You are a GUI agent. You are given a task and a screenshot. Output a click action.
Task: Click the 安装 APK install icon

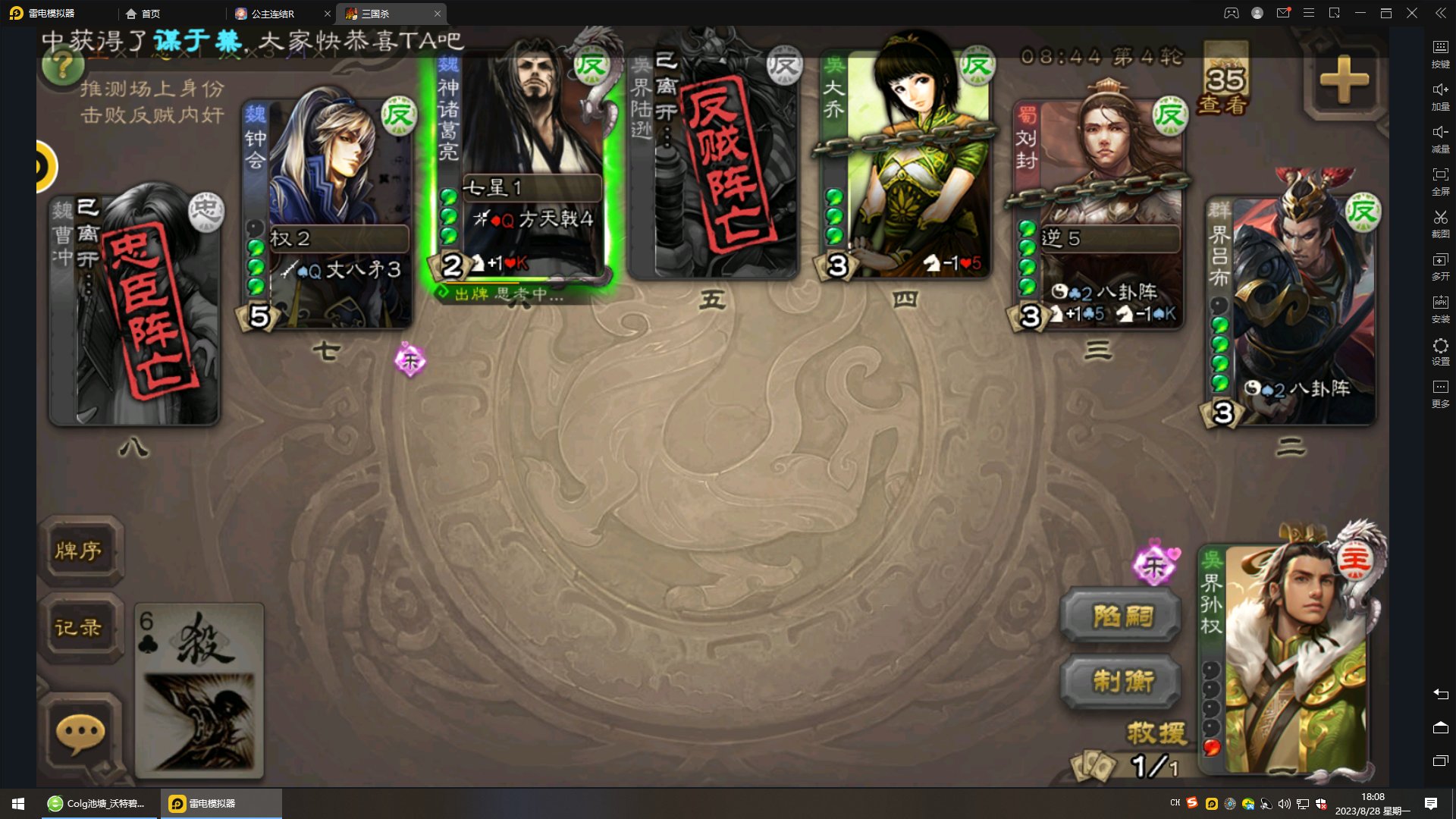(1440, 302)
